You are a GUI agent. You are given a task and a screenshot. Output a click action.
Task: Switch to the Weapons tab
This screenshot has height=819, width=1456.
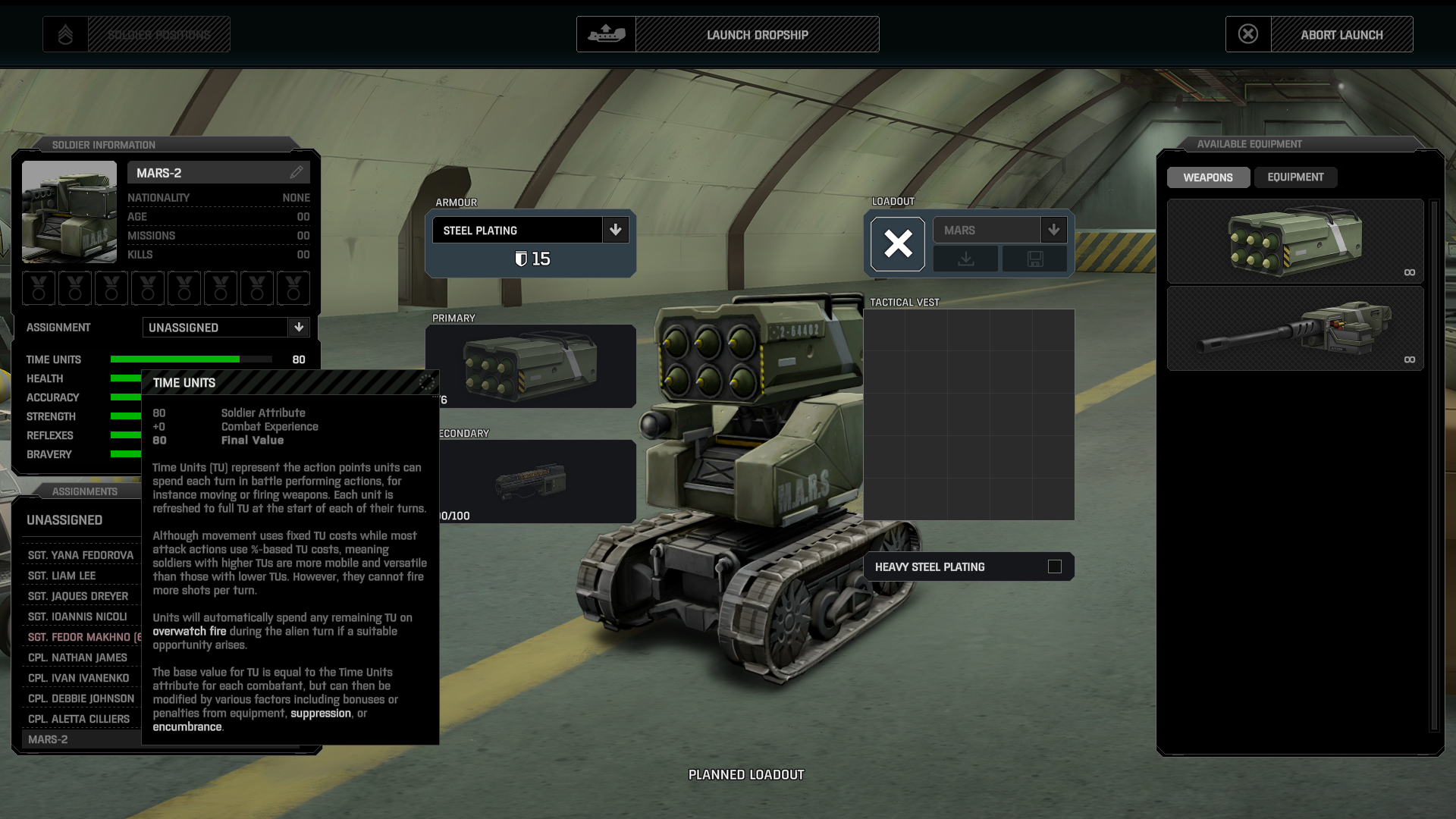pyautogui.click(x=1207, y=177)
